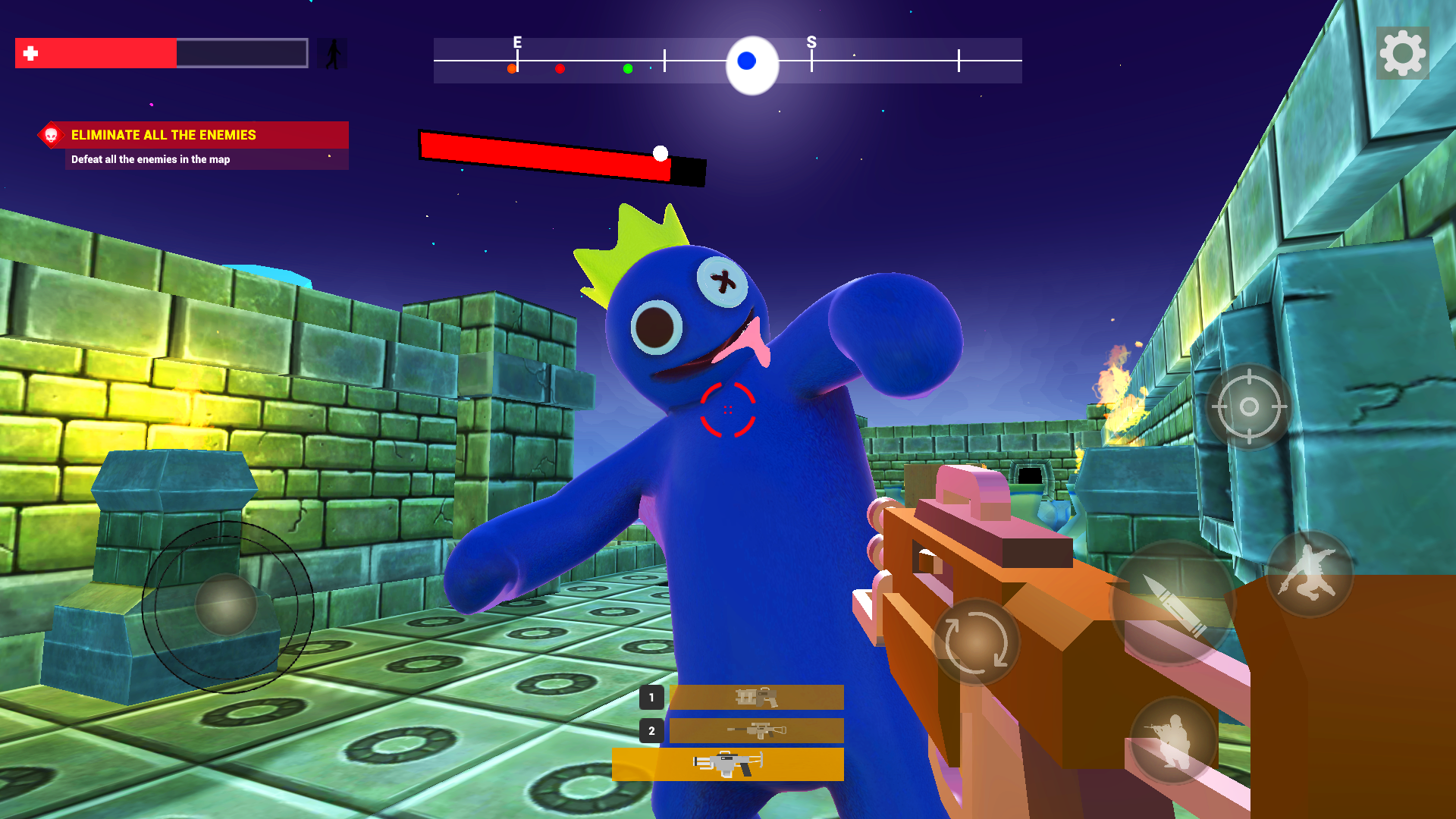The image size is (1456, 819).
Task: Select the highlighted crossbow weapon bar
Action: pos(728,764)
